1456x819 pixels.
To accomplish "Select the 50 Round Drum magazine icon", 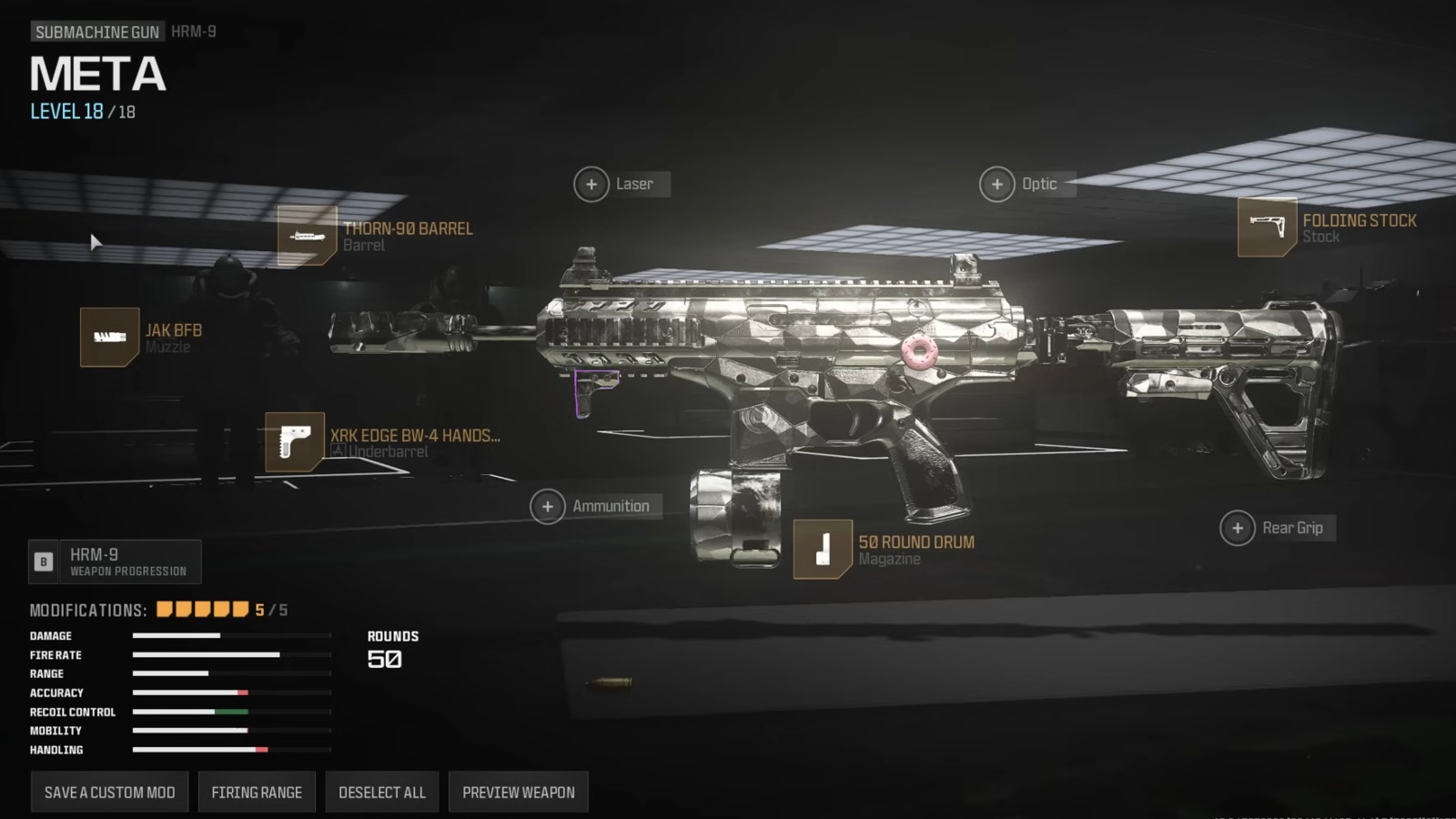I will [x=822, y=550].
